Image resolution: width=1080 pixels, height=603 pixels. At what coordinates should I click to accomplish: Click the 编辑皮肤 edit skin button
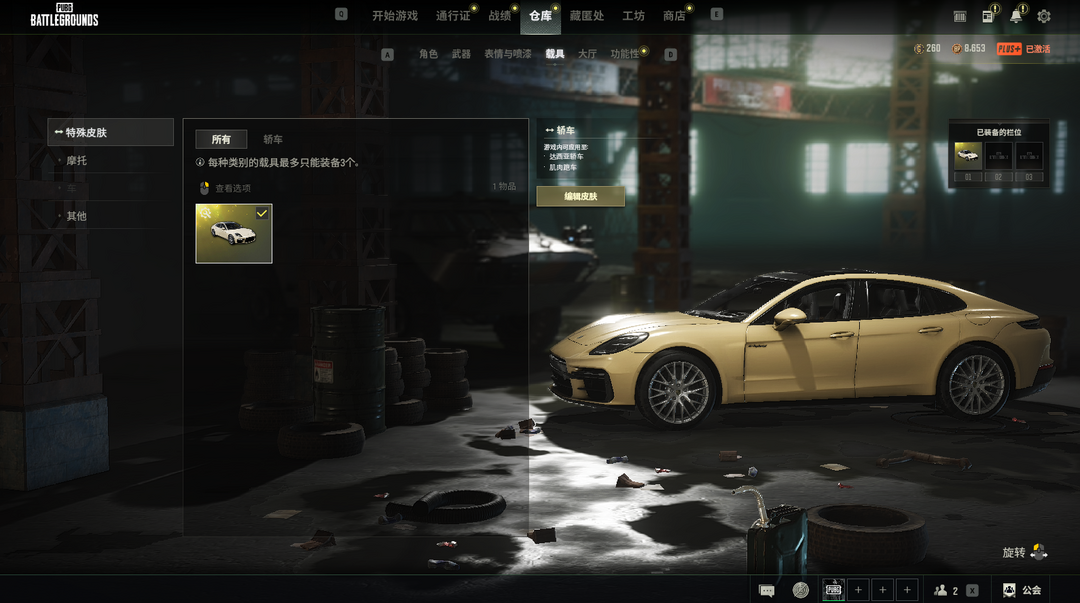pyautogui.click(x=580, y=197)
